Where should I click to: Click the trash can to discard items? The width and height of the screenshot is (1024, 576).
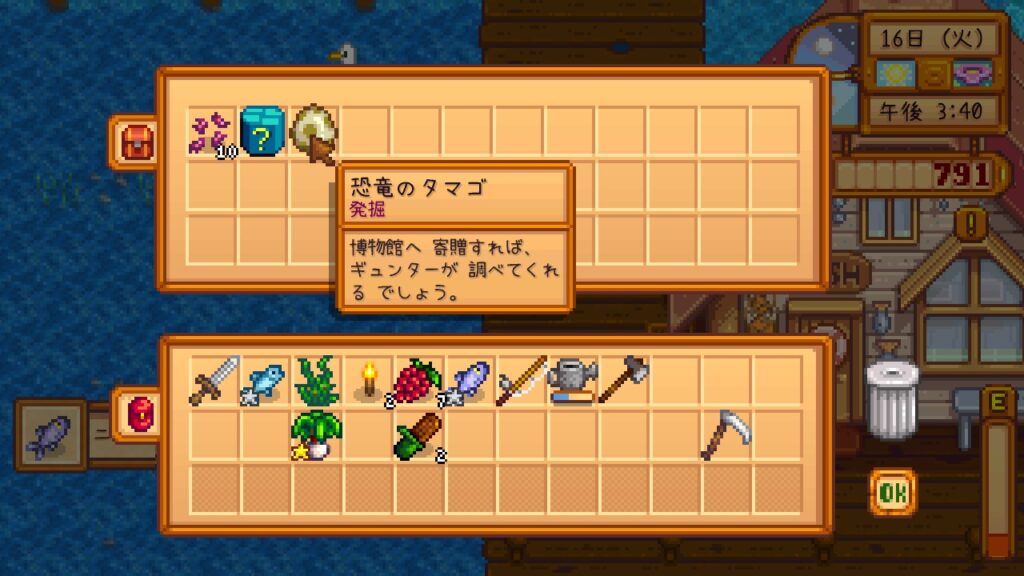[x=892, y=398]
